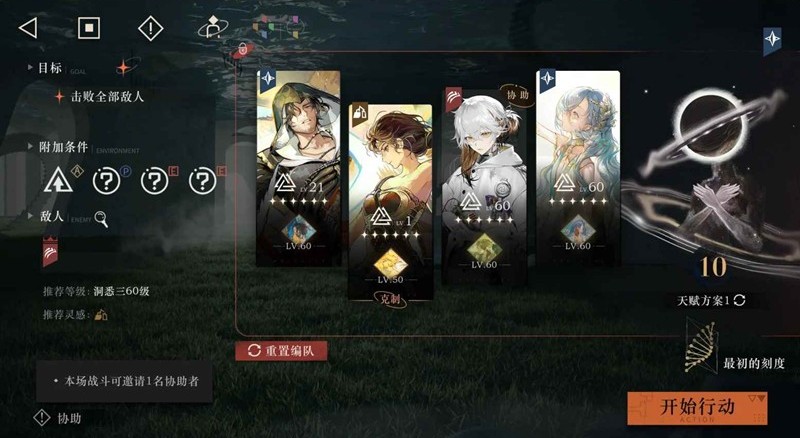Inspect enemies with the magnifier icon
The image size is (800, 438).
point(101,218)
